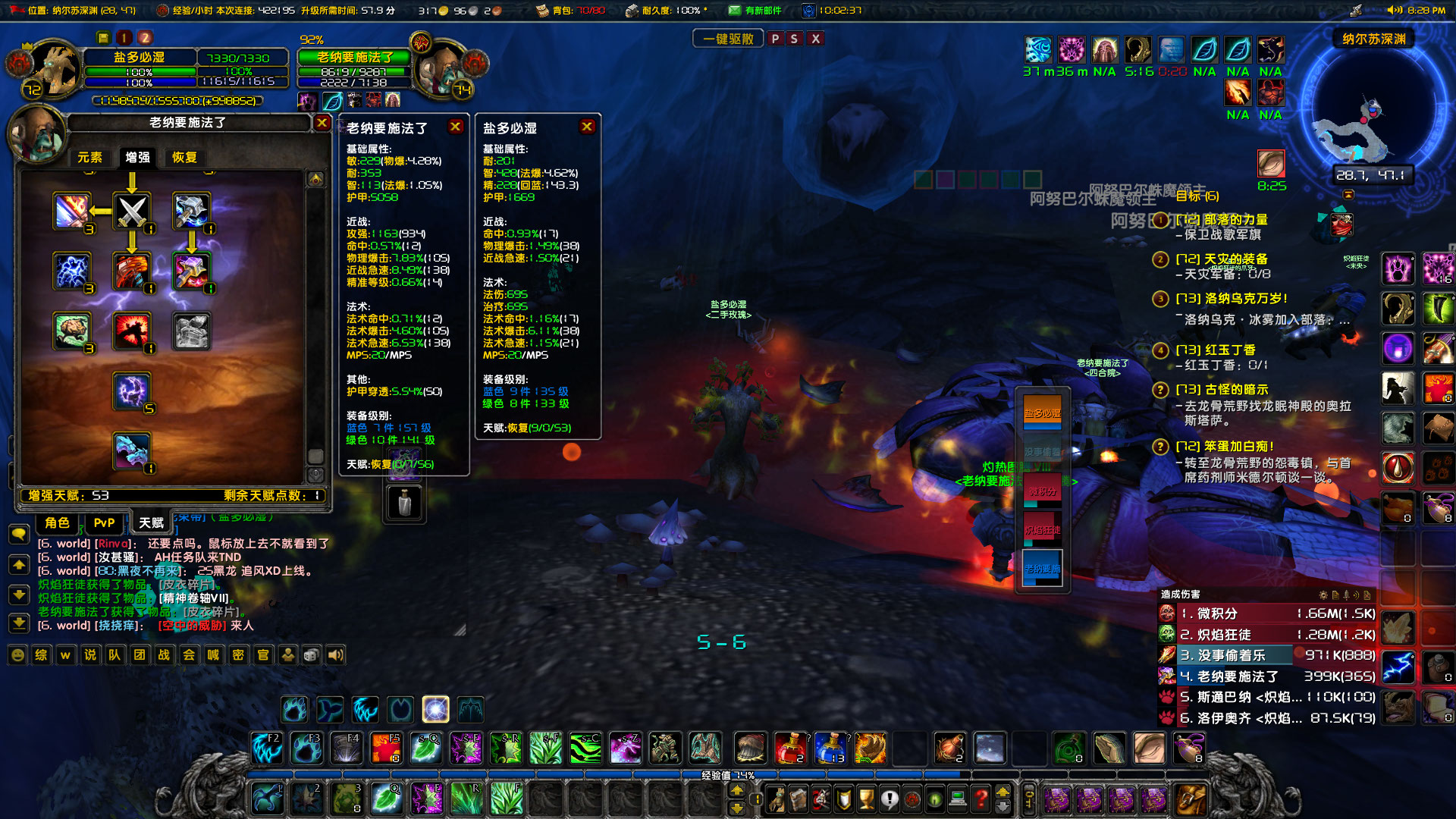
Task: Open the 背包 backpack icon in the top bar
Action: coord(543,11)
